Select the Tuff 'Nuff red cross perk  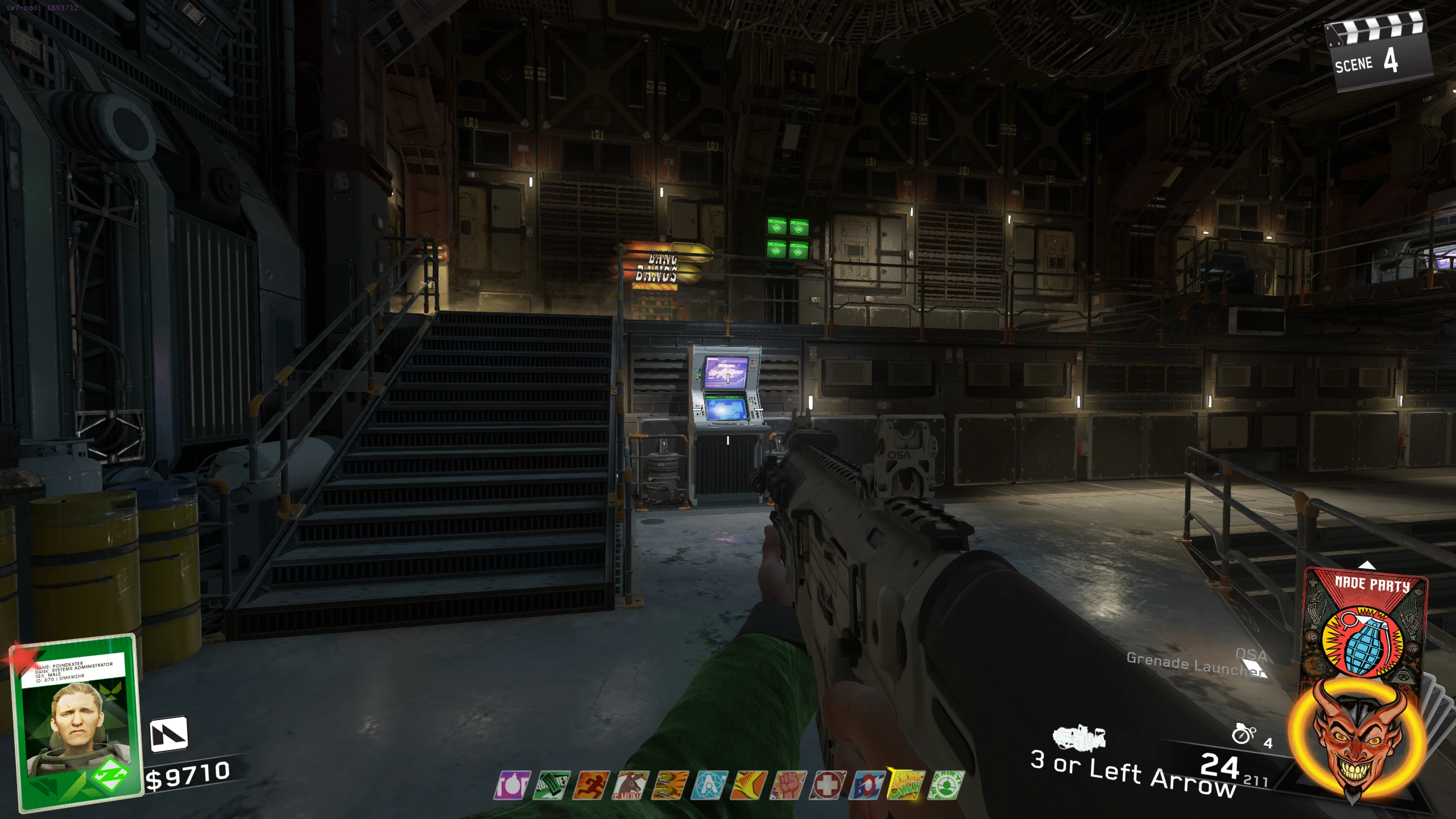827,785
